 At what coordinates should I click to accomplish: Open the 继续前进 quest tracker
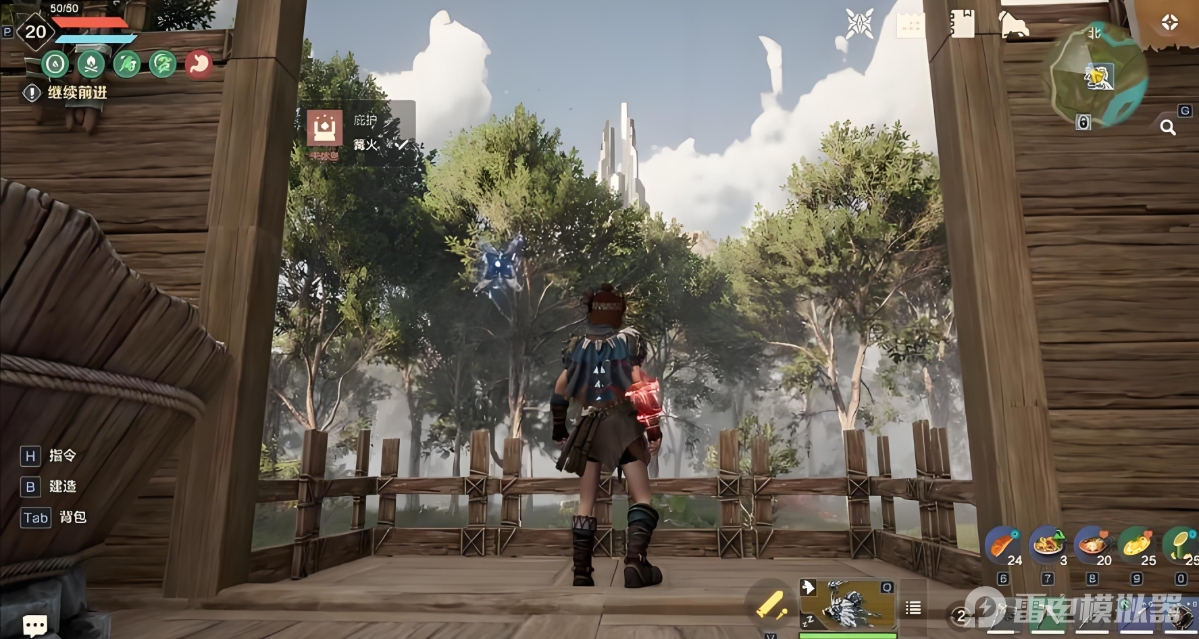66,93
